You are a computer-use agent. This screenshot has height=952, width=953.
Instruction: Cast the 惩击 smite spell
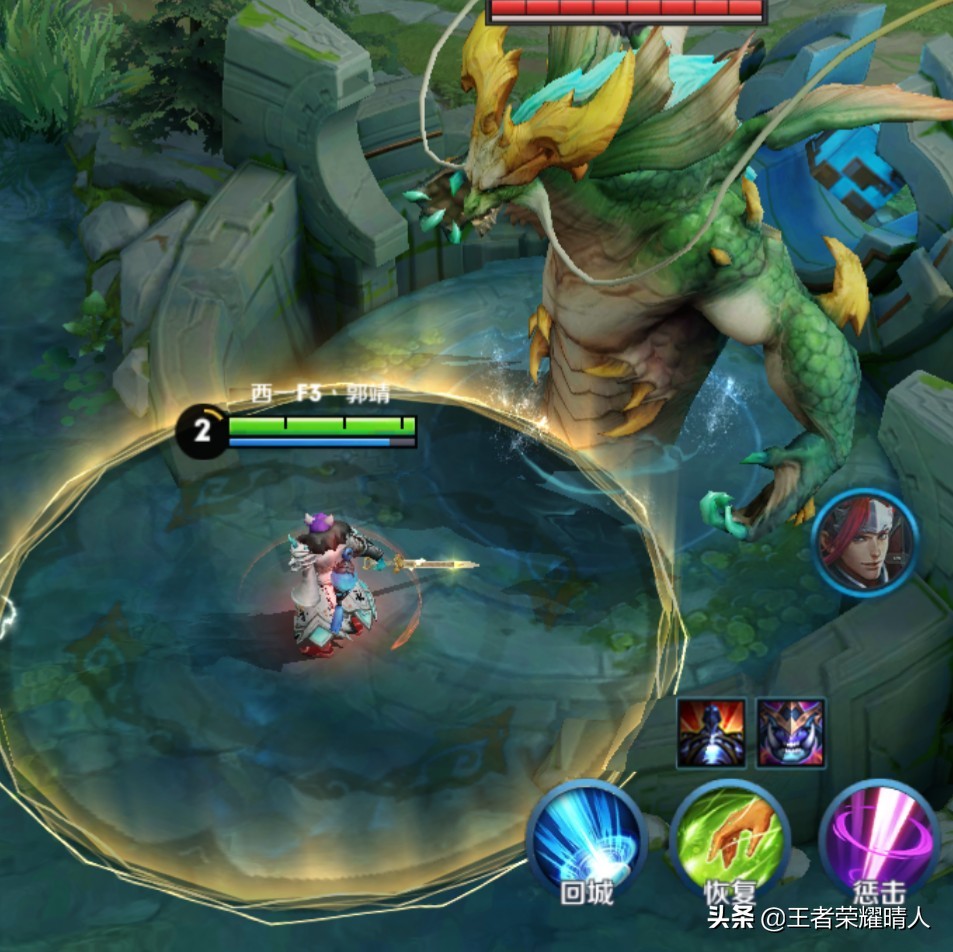[879, 838]
